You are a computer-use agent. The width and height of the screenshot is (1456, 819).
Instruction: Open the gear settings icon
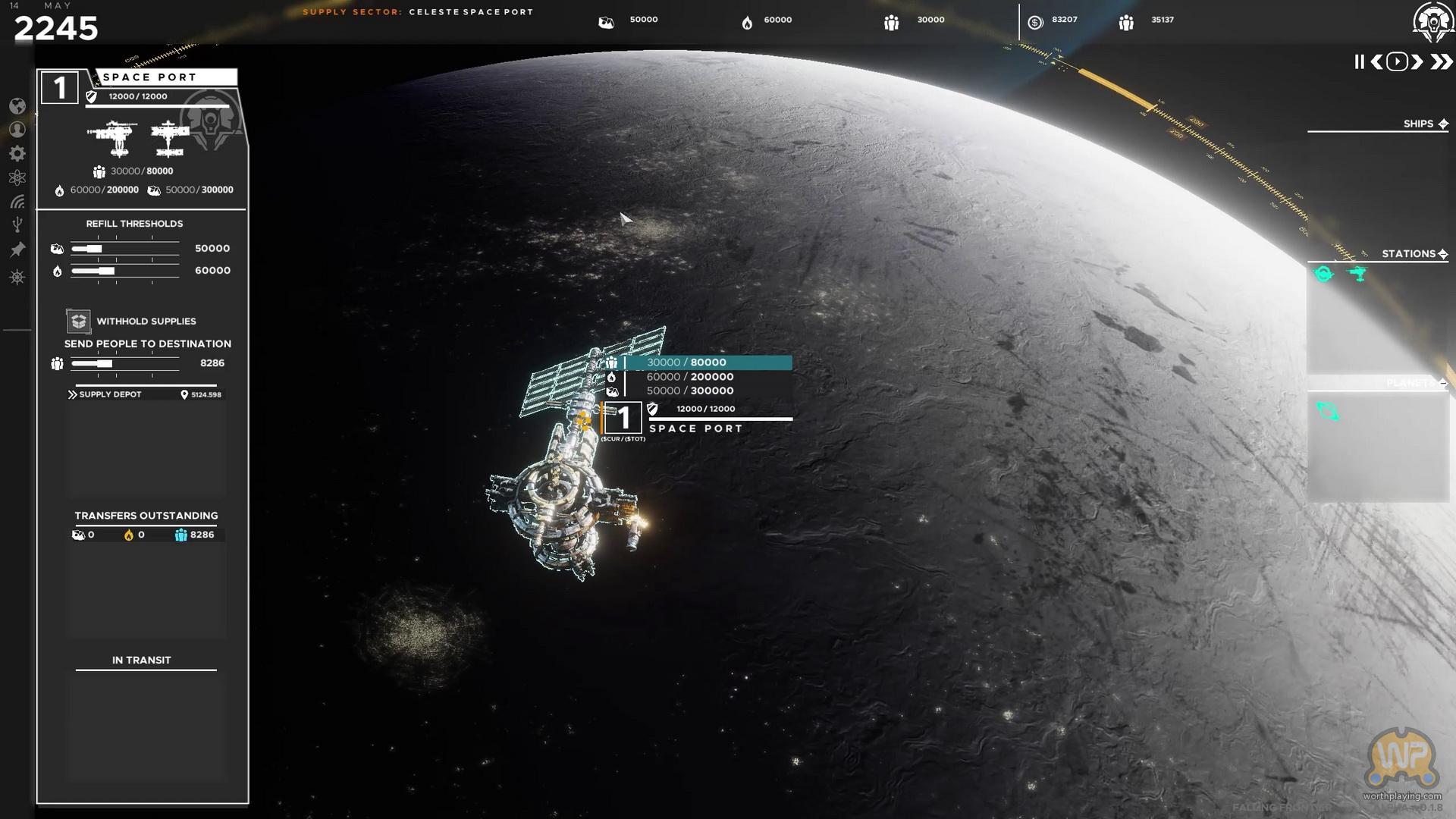17,154
